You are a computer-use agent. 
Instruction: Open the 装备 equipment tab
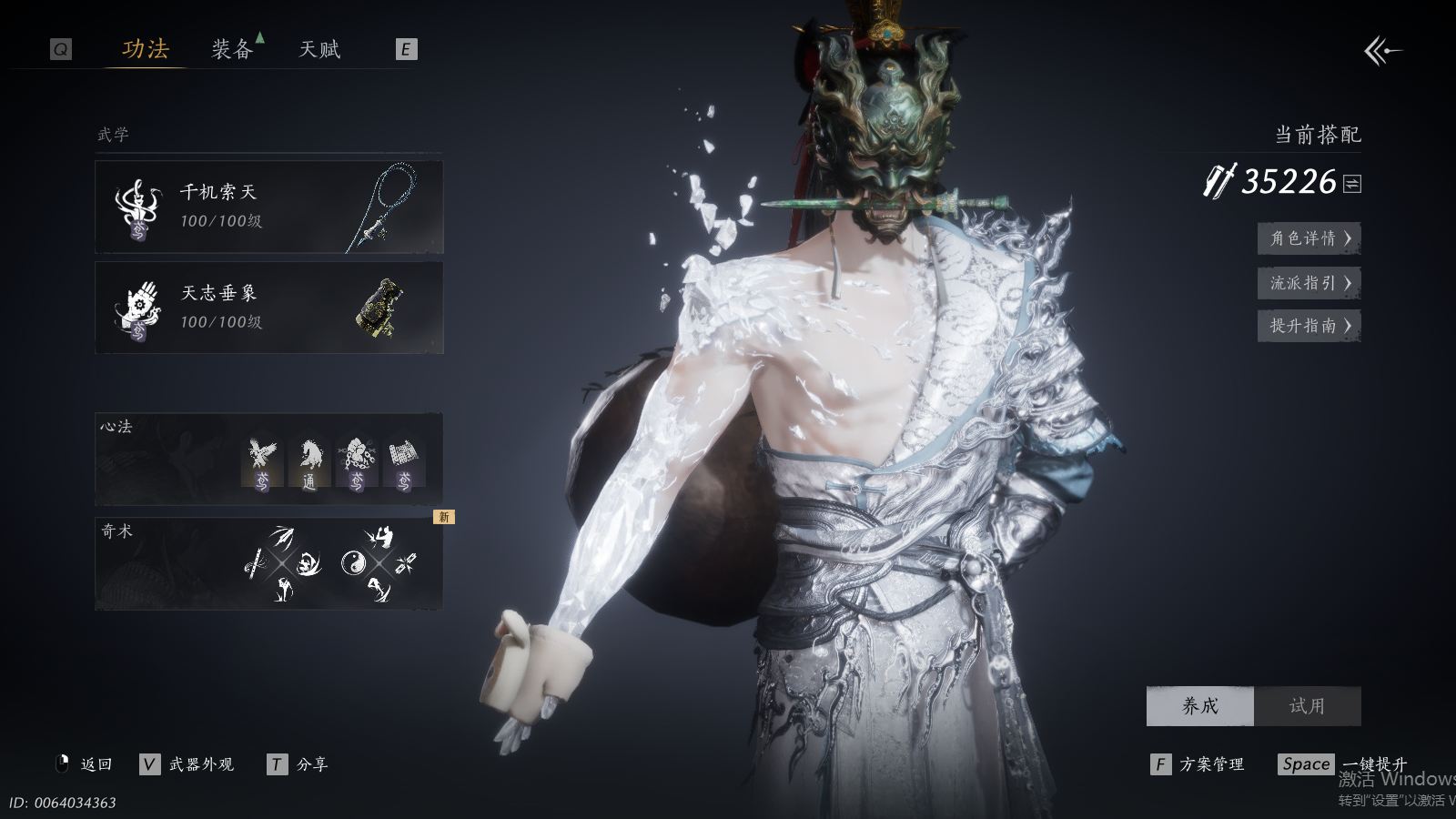click(232, 49)
